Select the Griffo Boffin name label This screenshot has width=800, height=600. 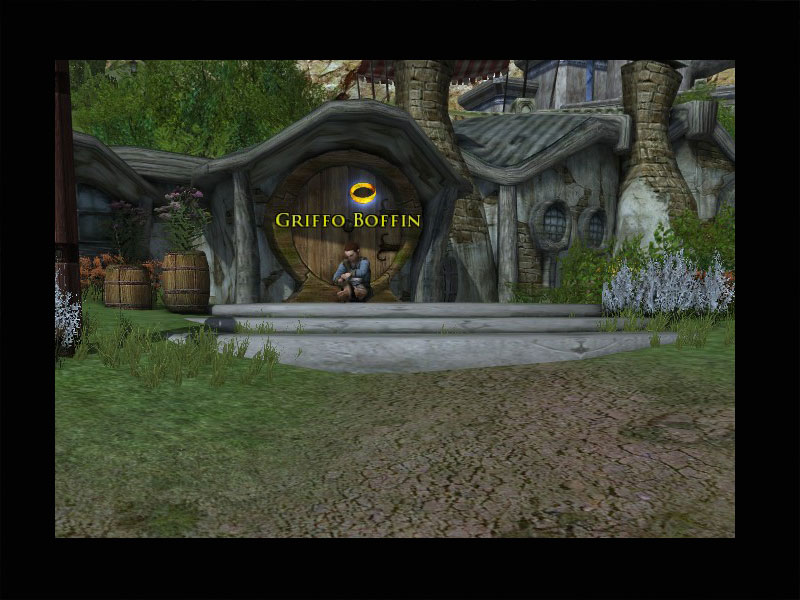coord(348,219)
